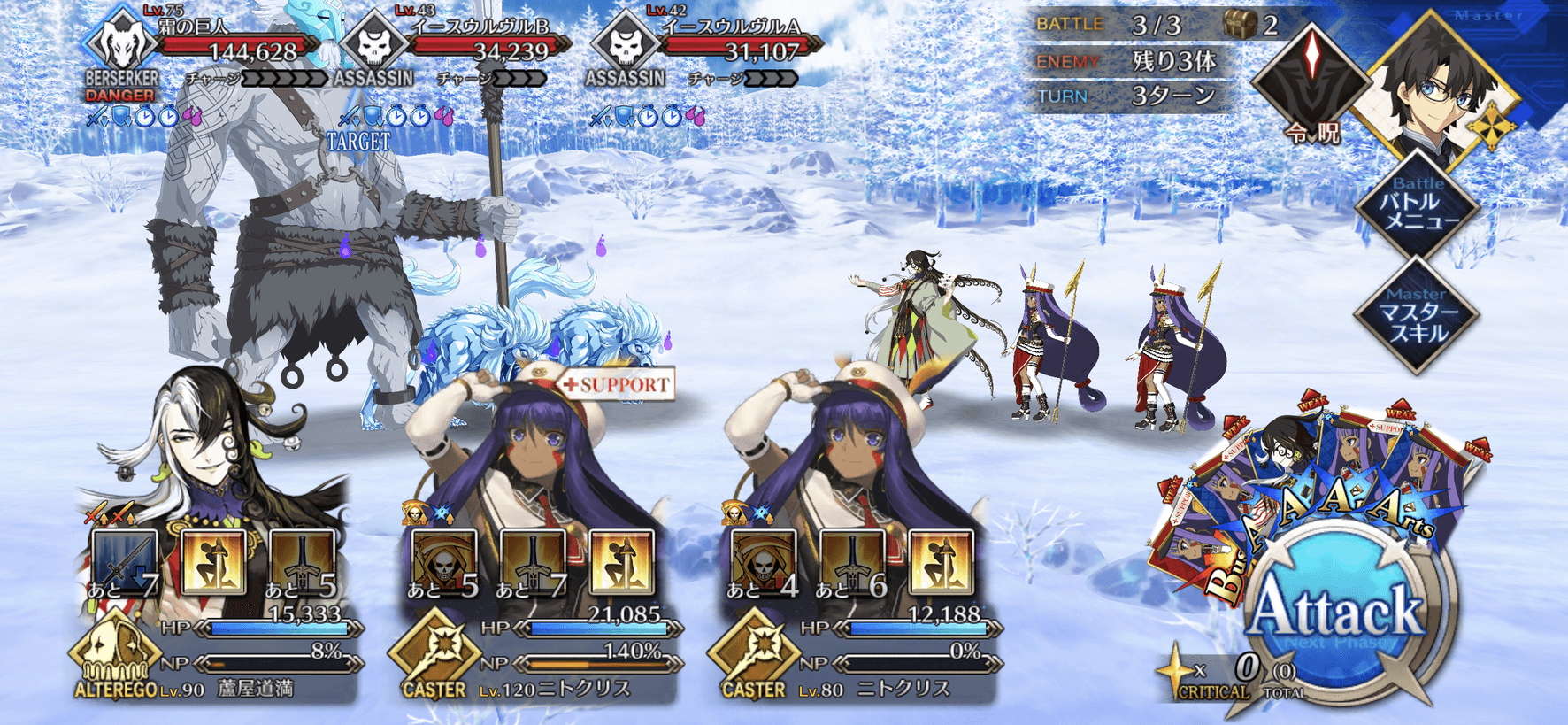
Task: Target the Assassin イースウルヴルA enemy panel
Action: (703, 55)
